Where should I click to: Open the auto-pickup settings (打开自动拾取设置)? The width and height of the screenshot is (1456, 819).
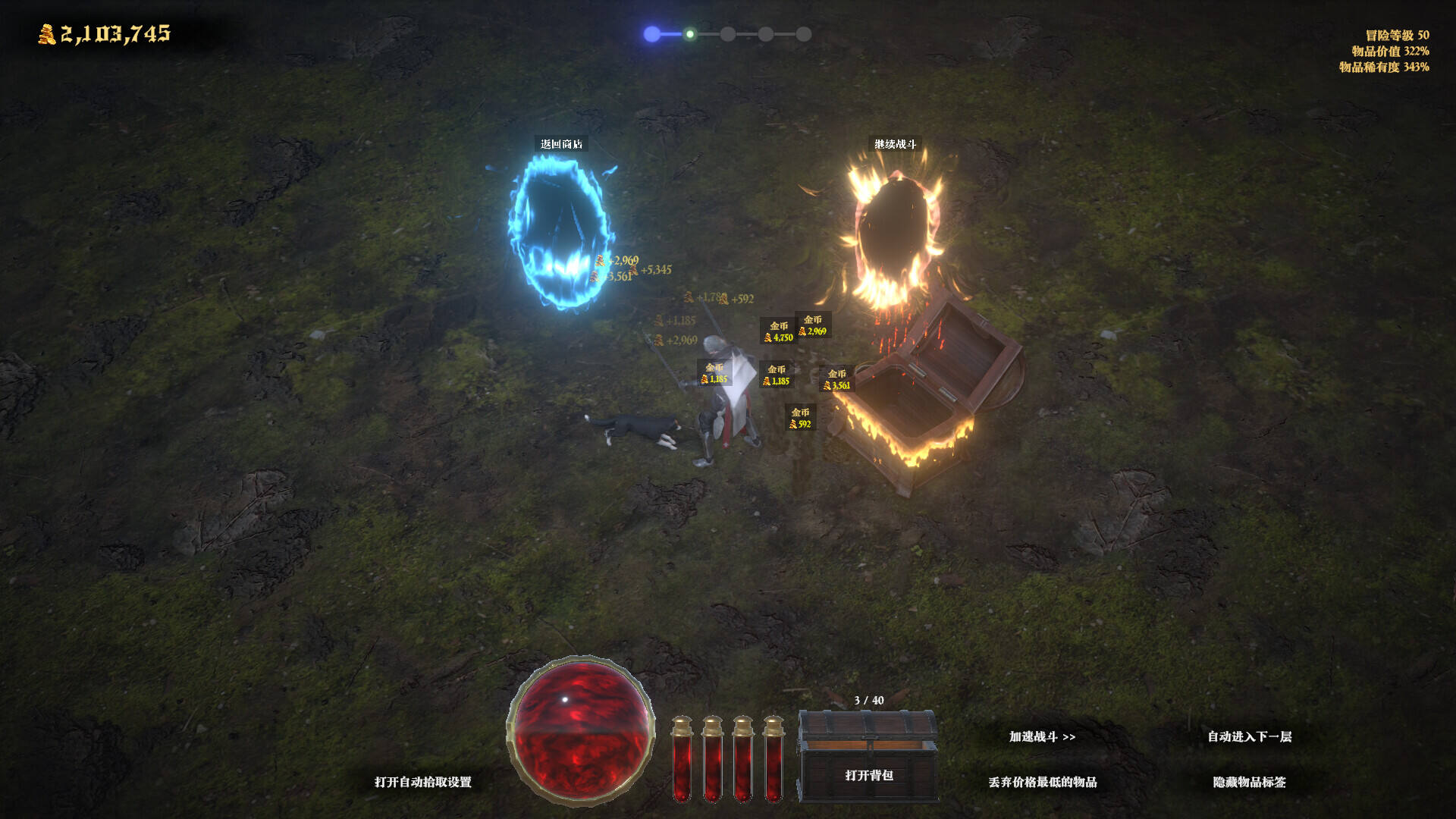click(422, 782)
